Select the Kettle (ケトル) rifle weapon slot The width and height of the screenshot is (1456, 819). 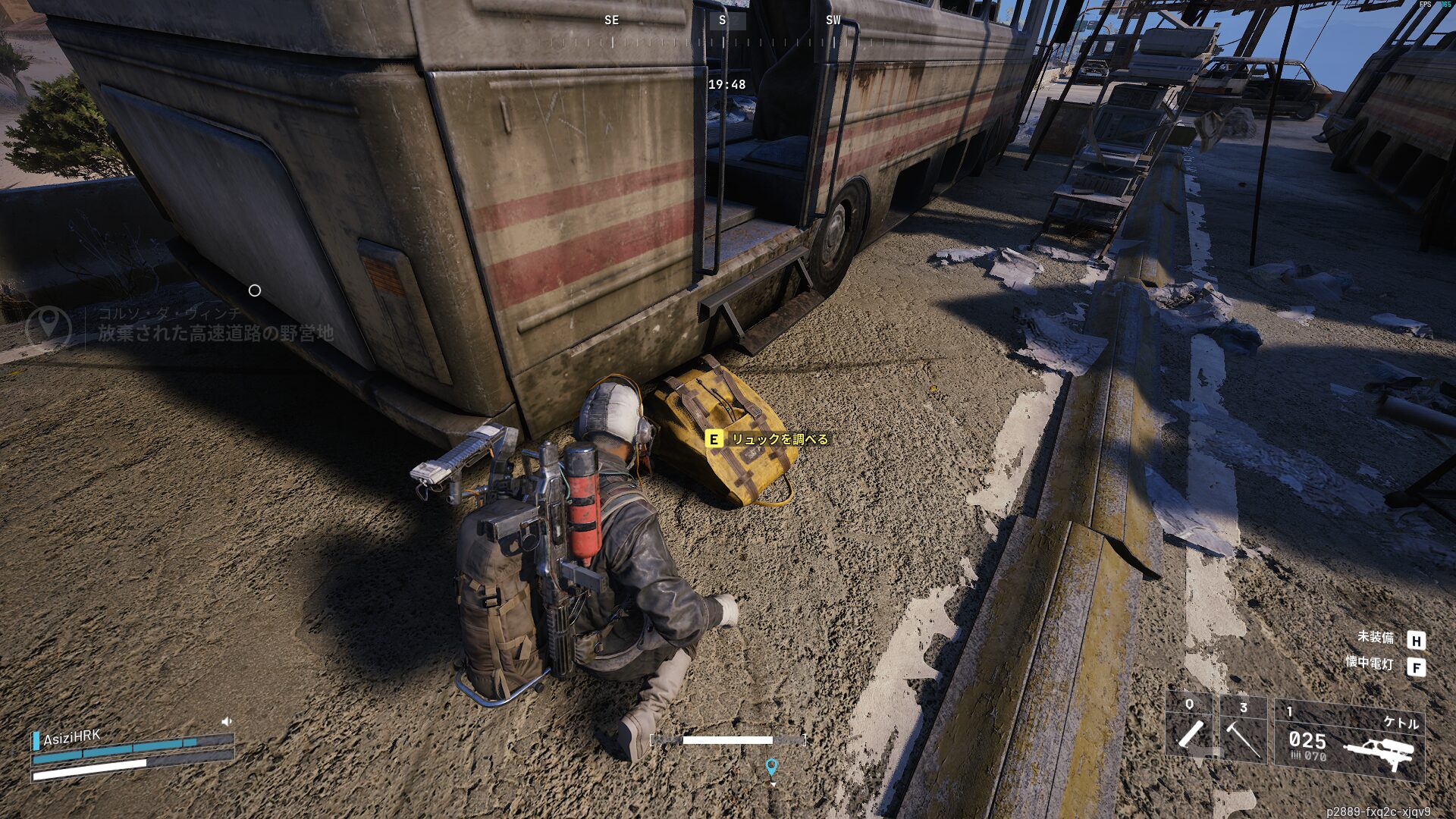point(1349,739)
